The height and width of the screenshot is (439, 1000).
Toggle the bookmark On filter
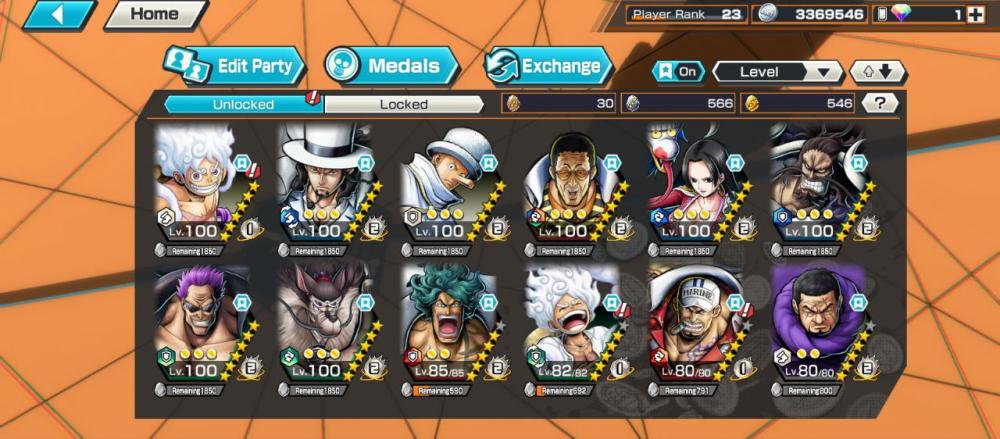click(x=678, y=71)
